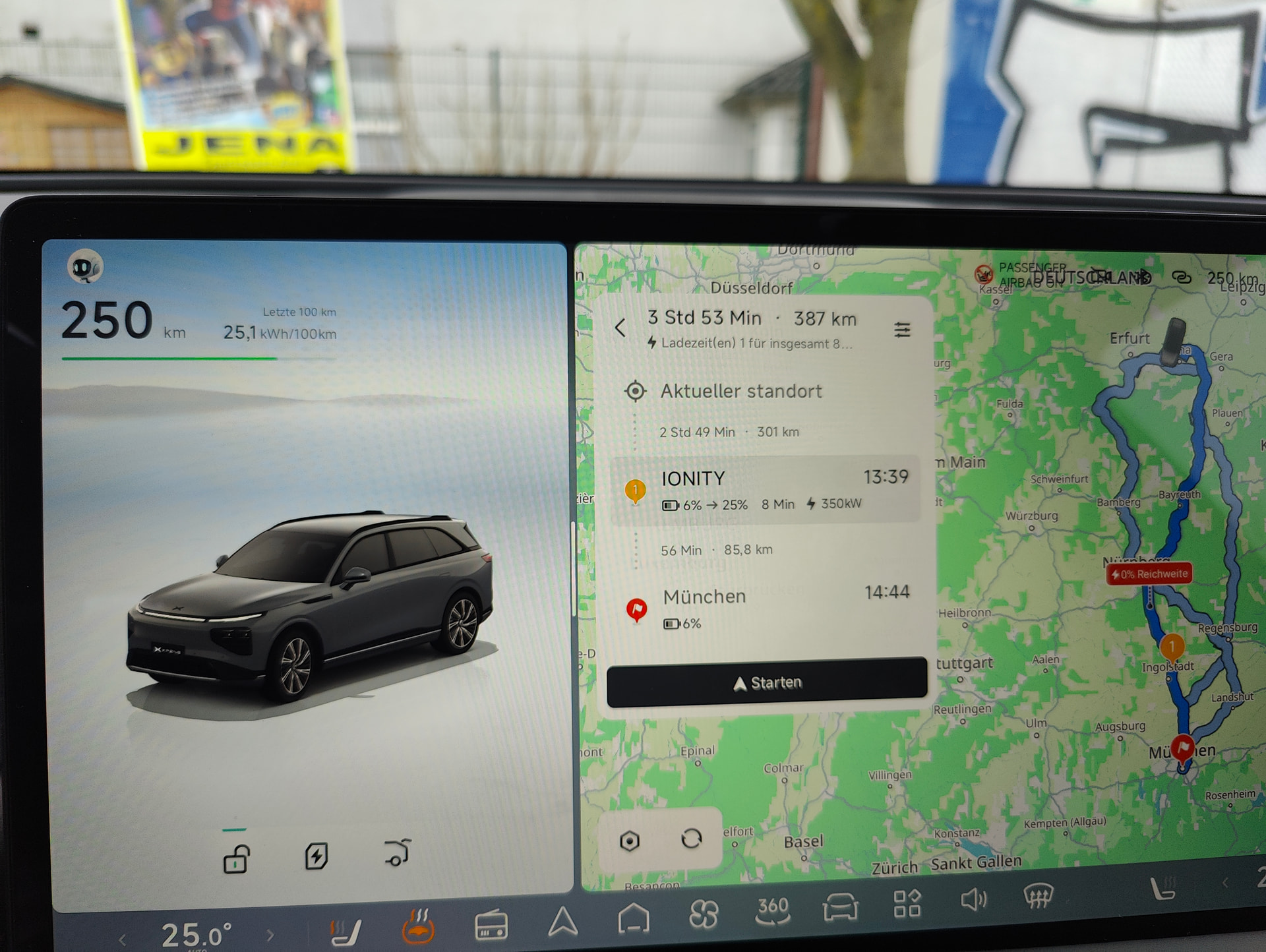Open the volume speaker control

pyautogui.click(x=973, y=899)
